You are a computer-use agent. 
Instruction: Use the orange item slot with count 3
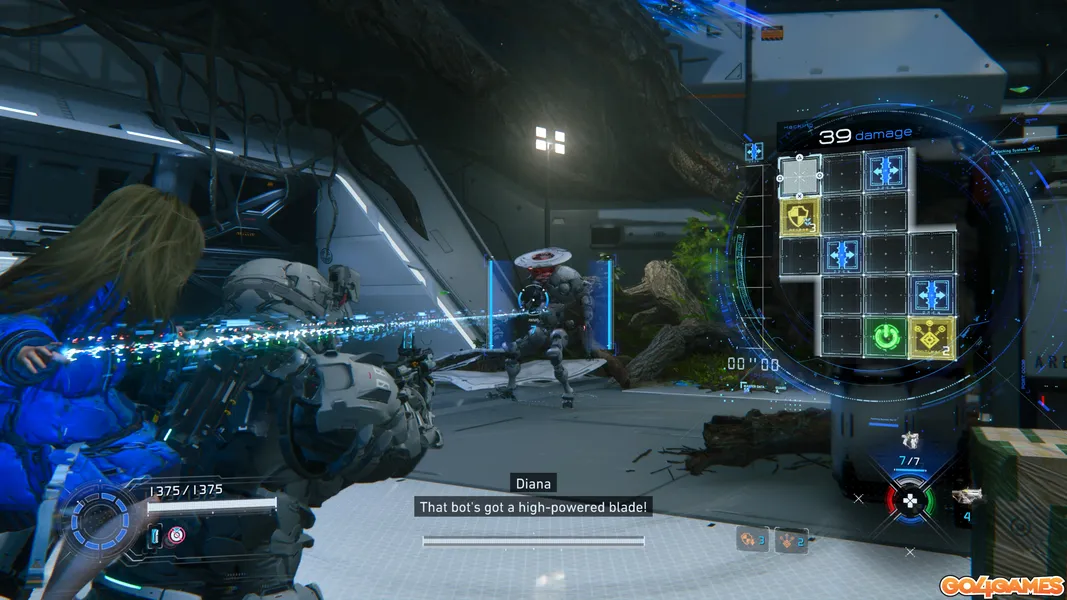pos(751,540)
